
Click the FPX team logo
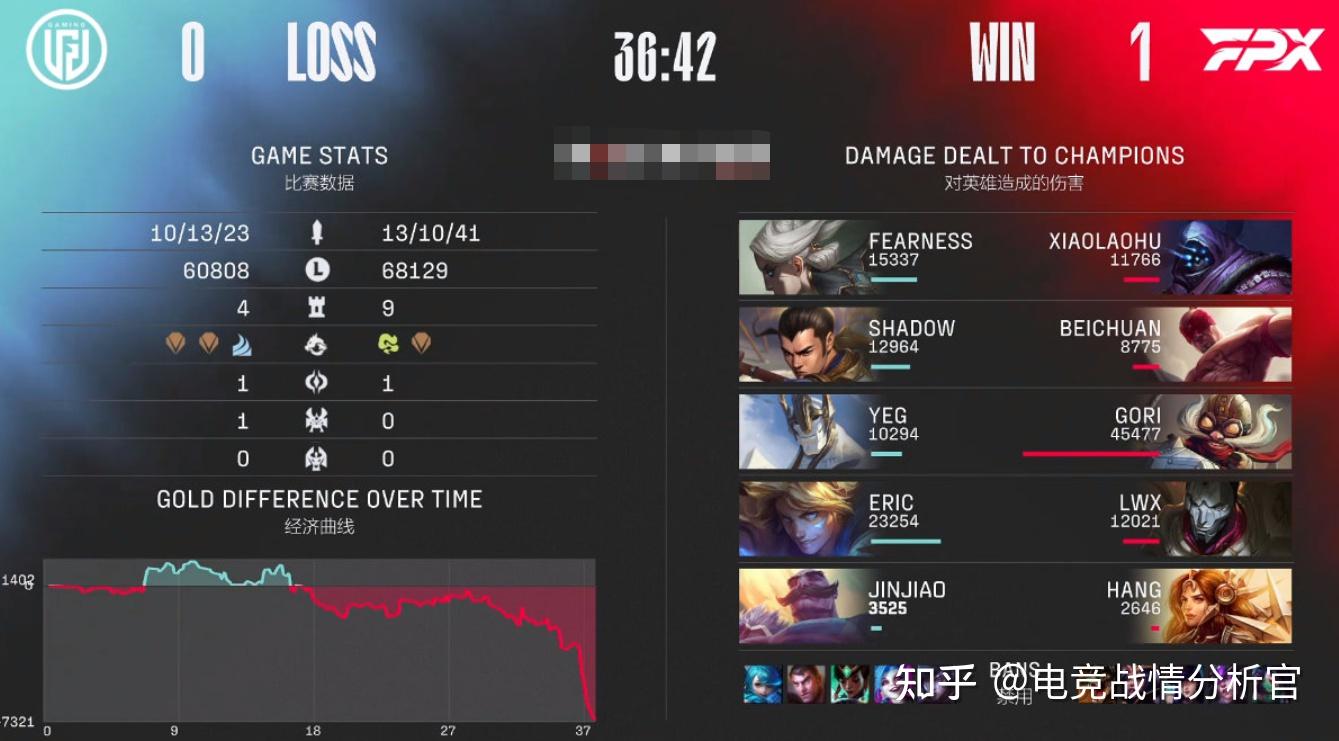click(x=1262, y=50)
